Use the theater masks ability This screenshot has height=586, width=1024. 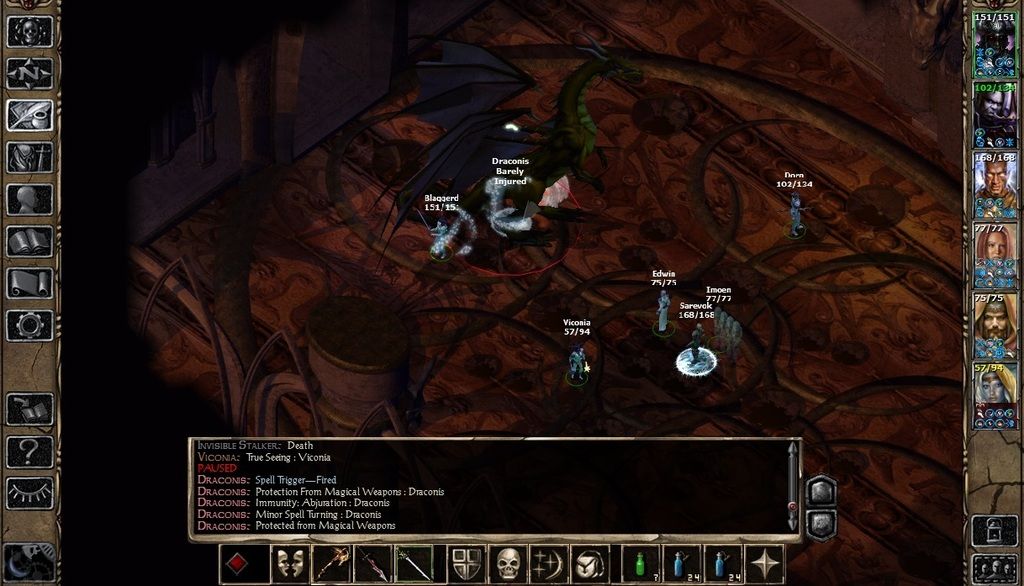(x=288, y=564)
